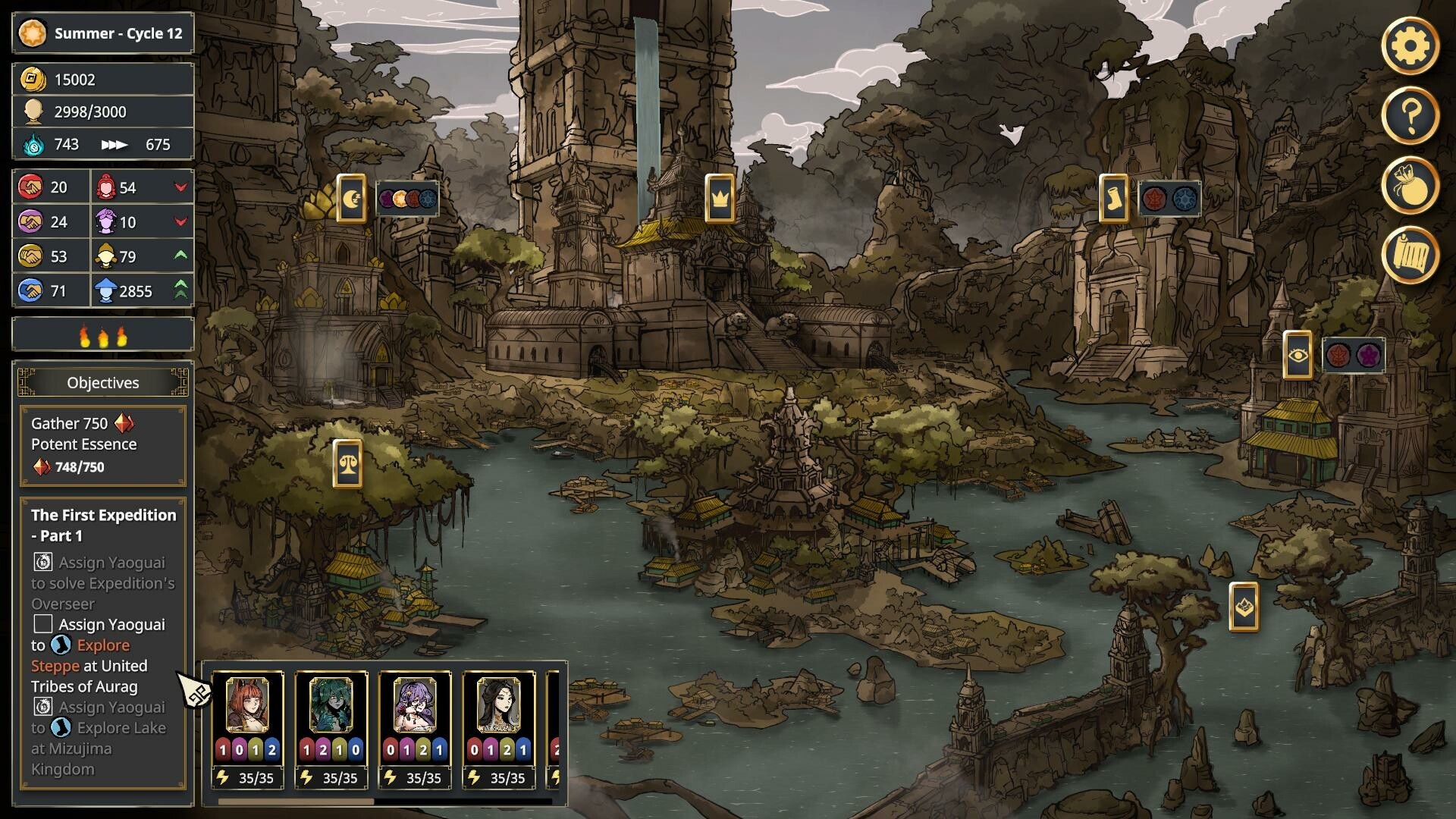Open the question mark help button
Viewport: 1456px width, 819px height.
point(1410,115)
